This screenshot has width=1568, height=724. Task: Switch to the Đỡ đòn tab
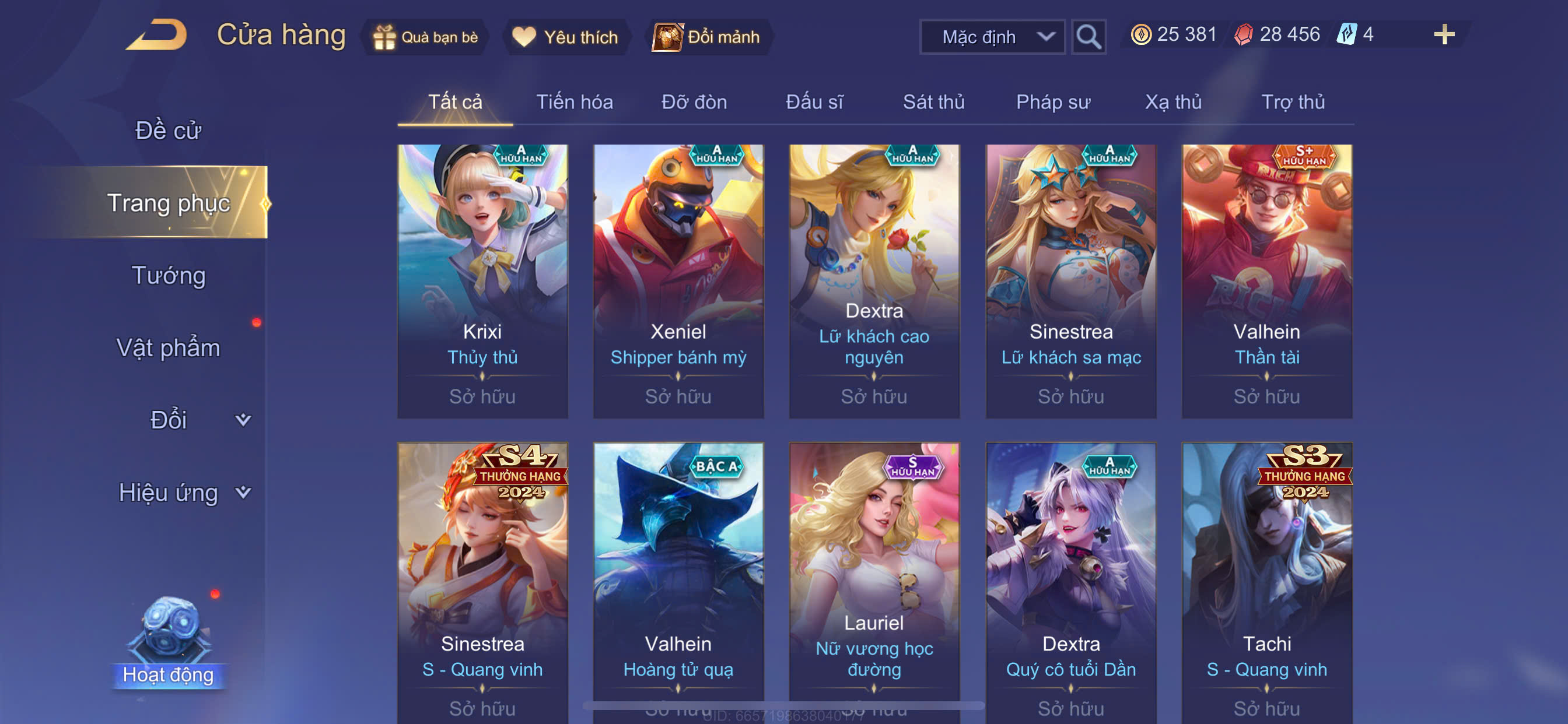tap(694, 101)
